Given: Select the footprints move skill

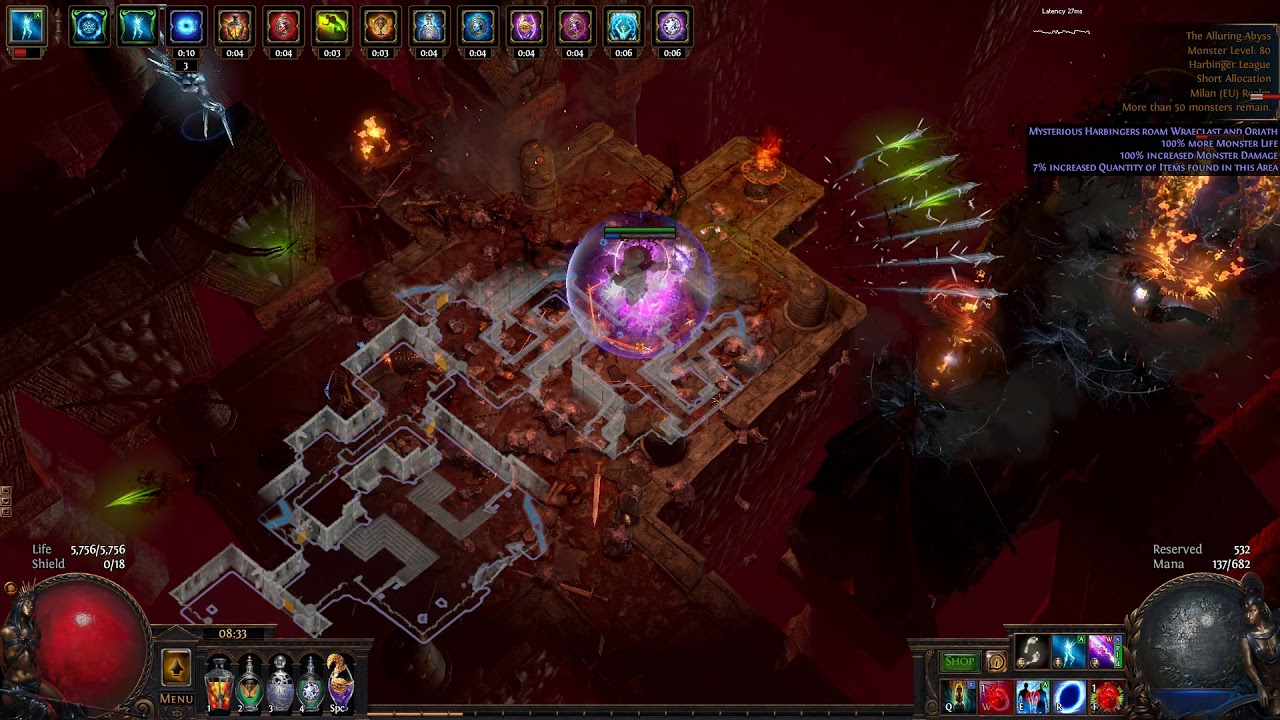Looking at the screenshot, I should [1032, 652].
